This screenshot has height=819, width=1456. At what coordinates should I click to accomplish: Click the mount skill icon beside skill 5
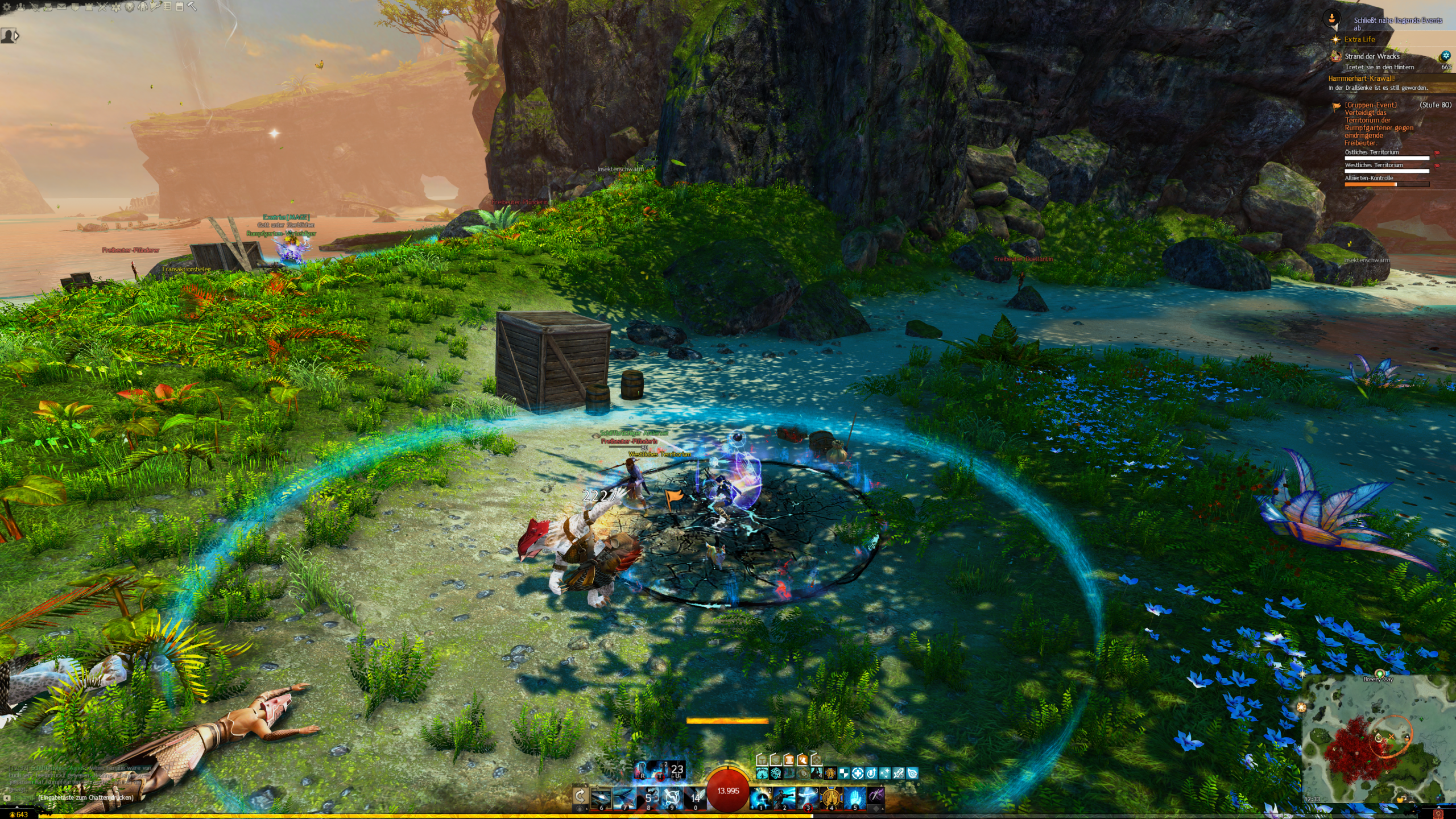click(876, 794)
